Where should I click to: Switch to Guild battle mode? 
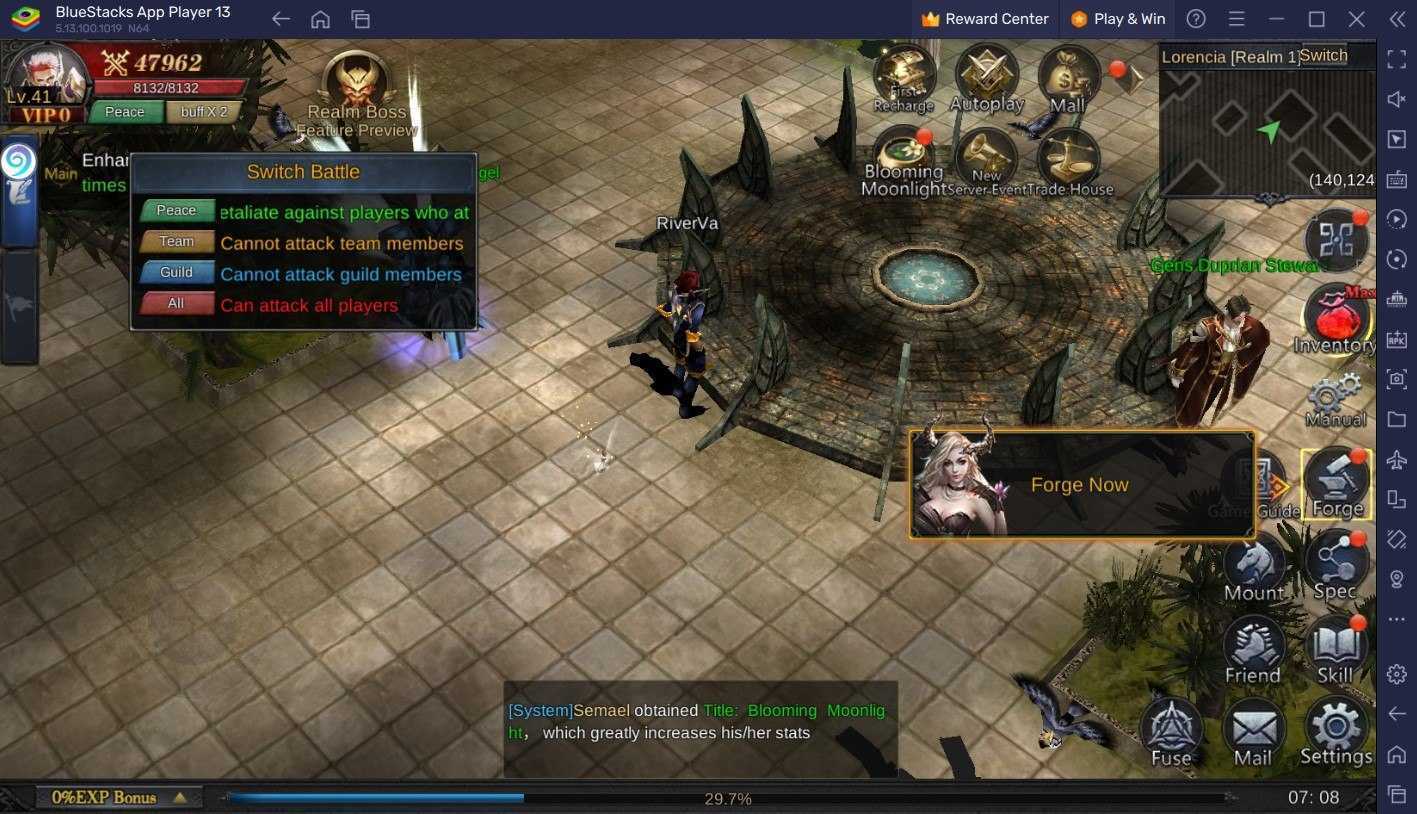click(177, 273)
